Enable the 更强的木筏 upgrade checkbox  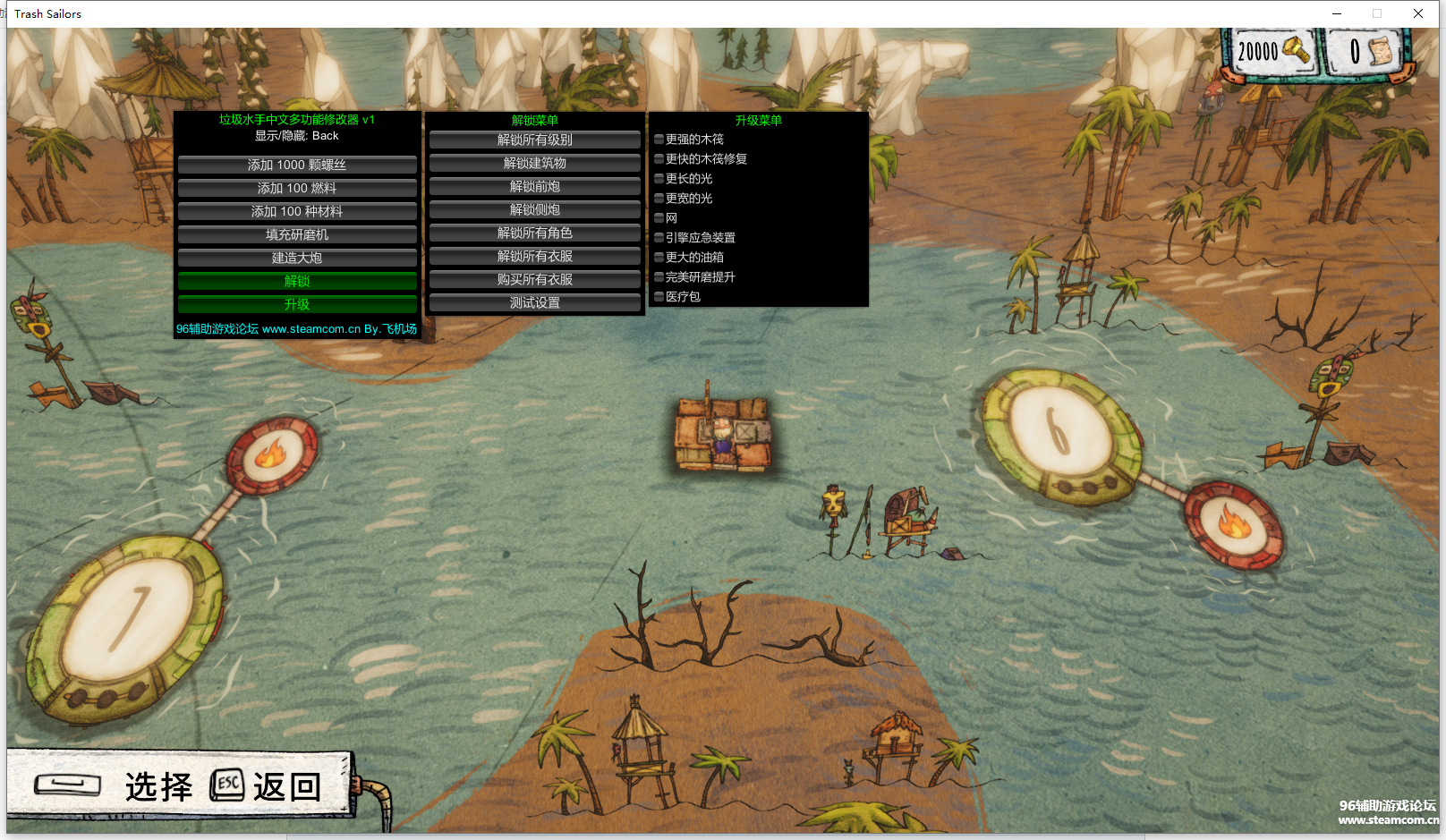click(659, 140)
